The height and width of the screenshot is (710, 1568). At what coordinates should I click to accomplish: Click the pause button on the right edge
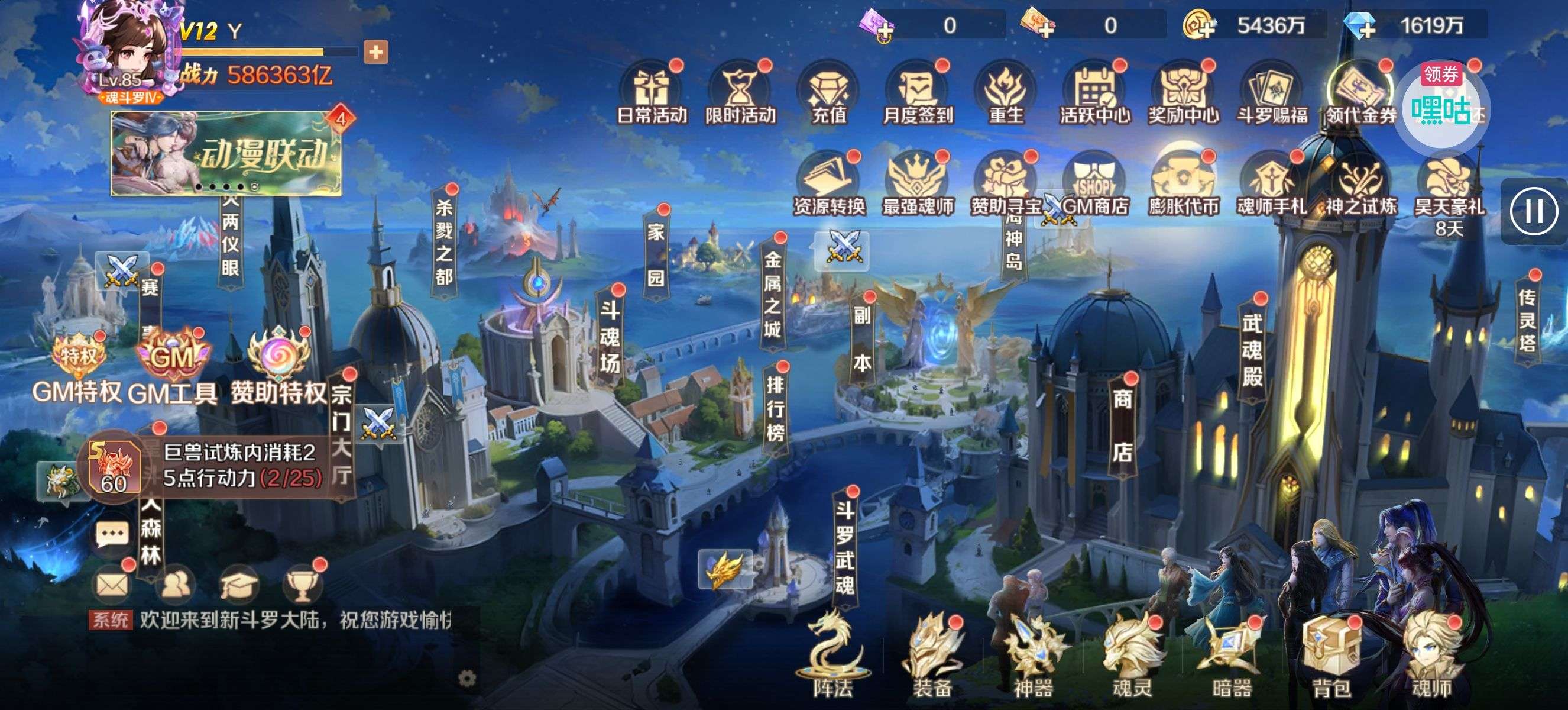tap(1533, 212)
